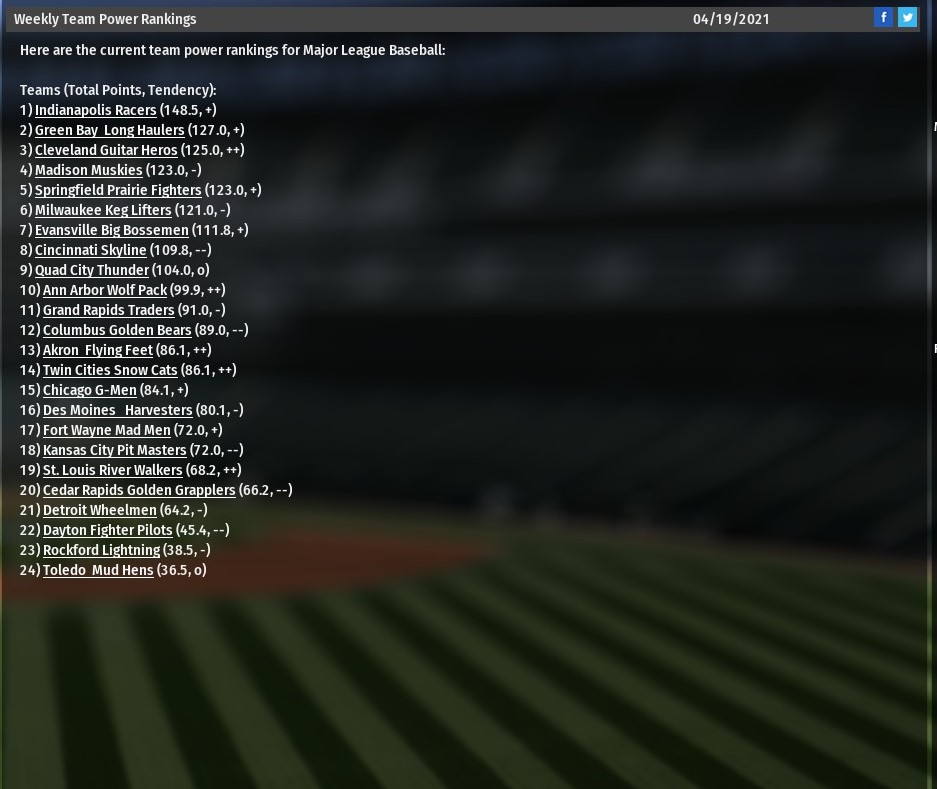Click the Madison Muskies link

click(x=88, y=170)
